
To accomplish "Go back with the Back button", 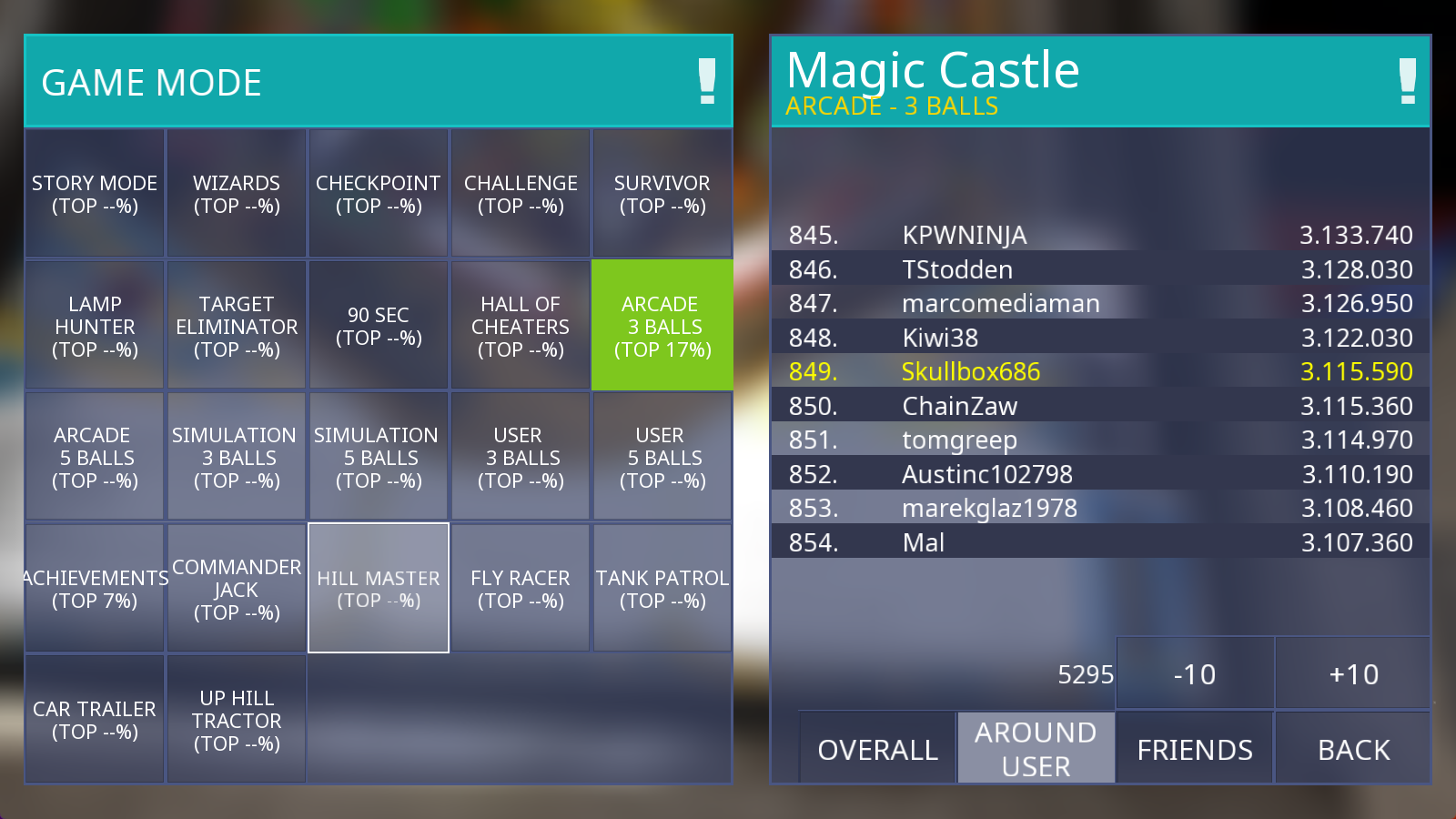I will [1353, 748].
